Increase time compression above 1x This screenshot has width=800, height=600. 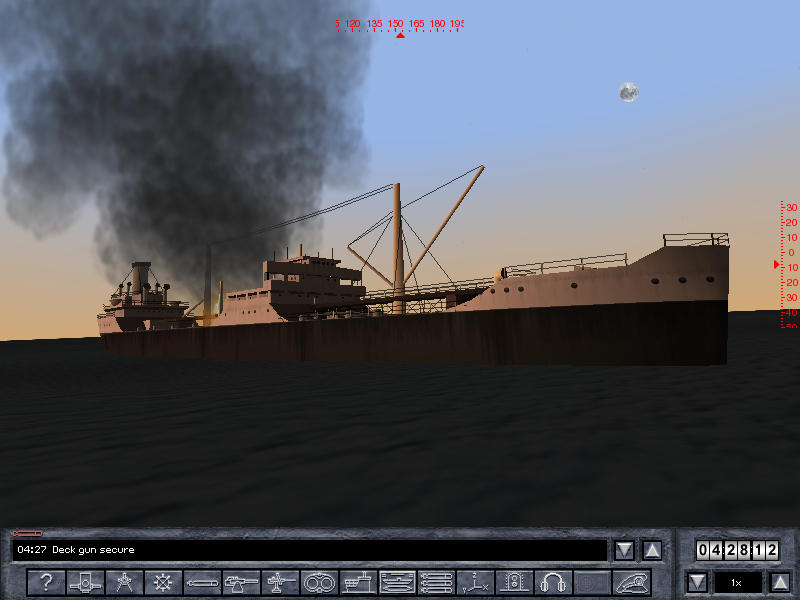click(780, 582)
